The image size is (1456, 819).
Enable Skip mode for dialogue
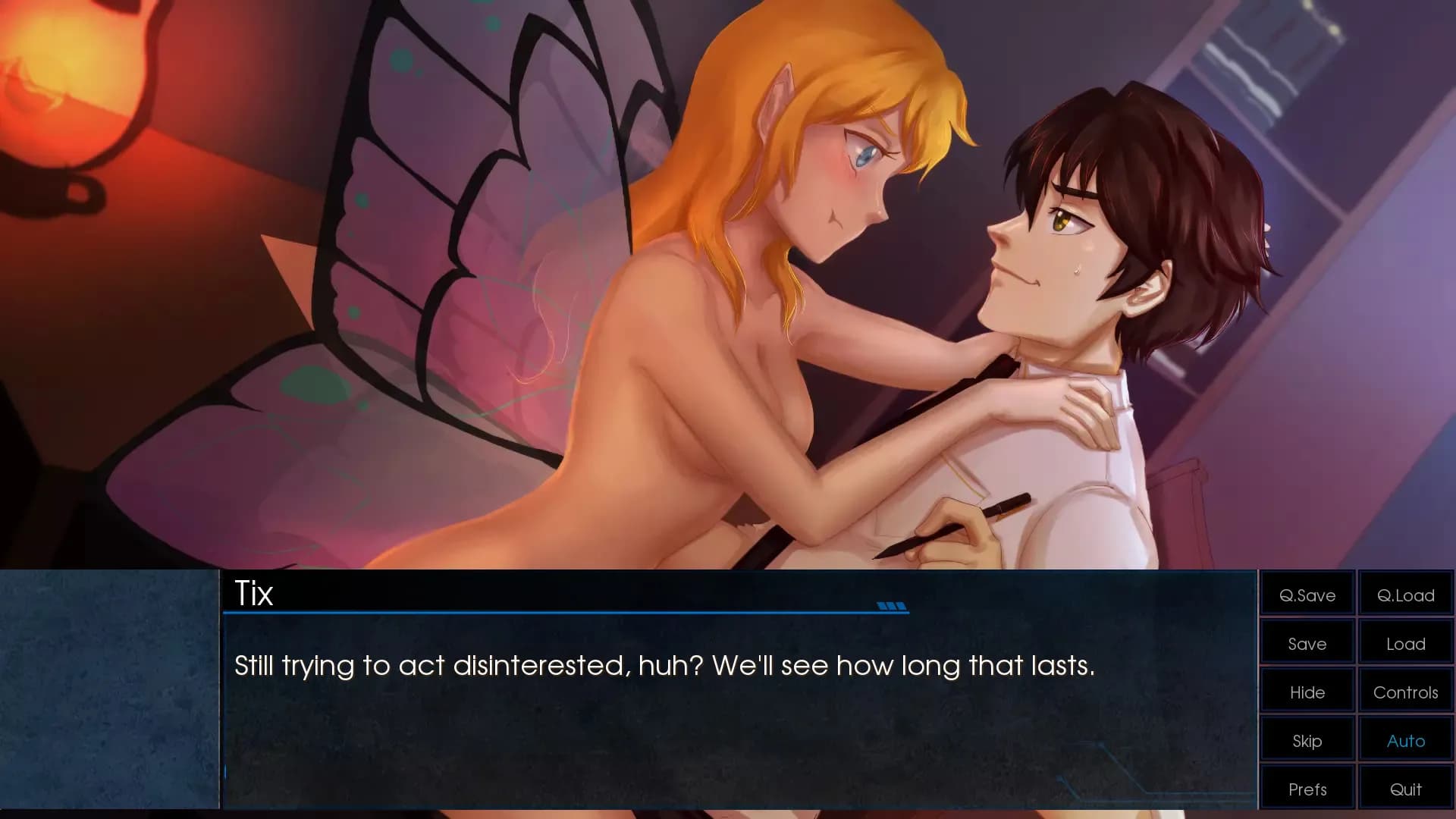tap(1306, 740)
